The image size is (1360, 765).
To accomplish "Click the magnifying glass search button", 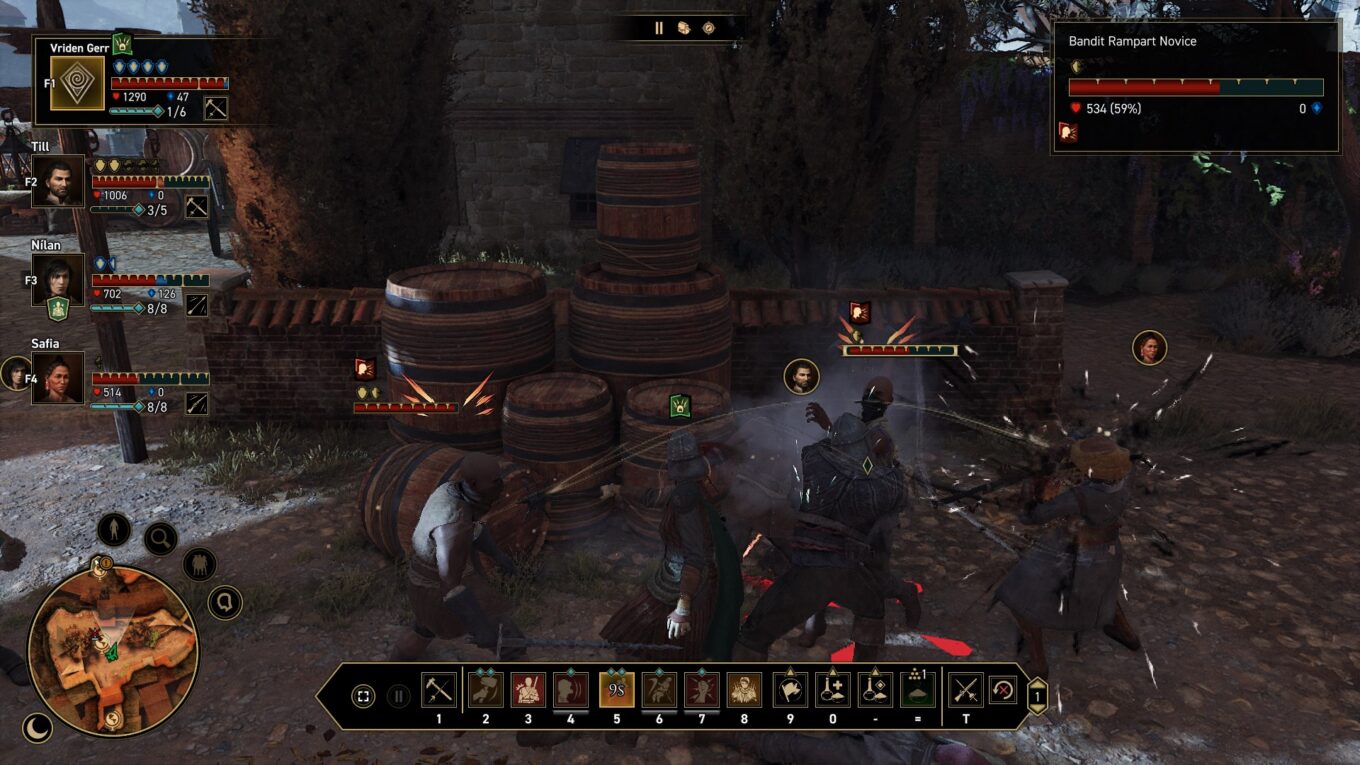I will click(160, 539).
